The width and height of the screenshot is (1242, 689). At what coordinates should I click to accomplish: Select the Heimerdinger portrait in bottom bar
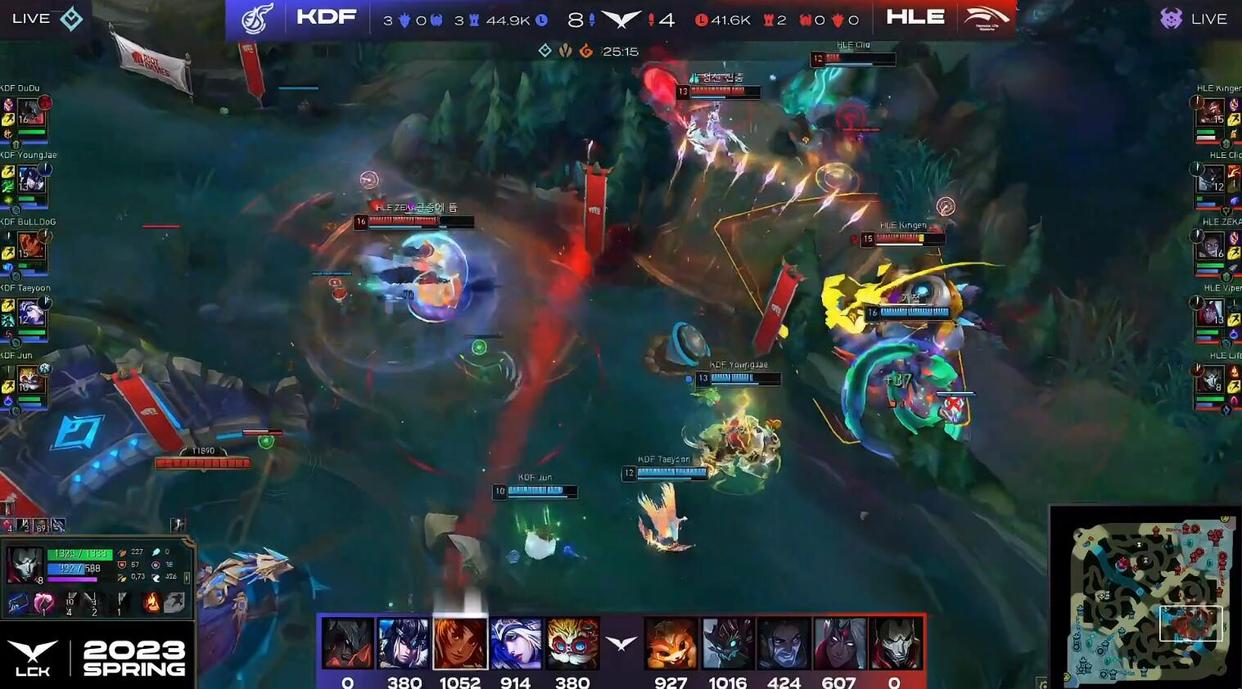coord(573,643)
